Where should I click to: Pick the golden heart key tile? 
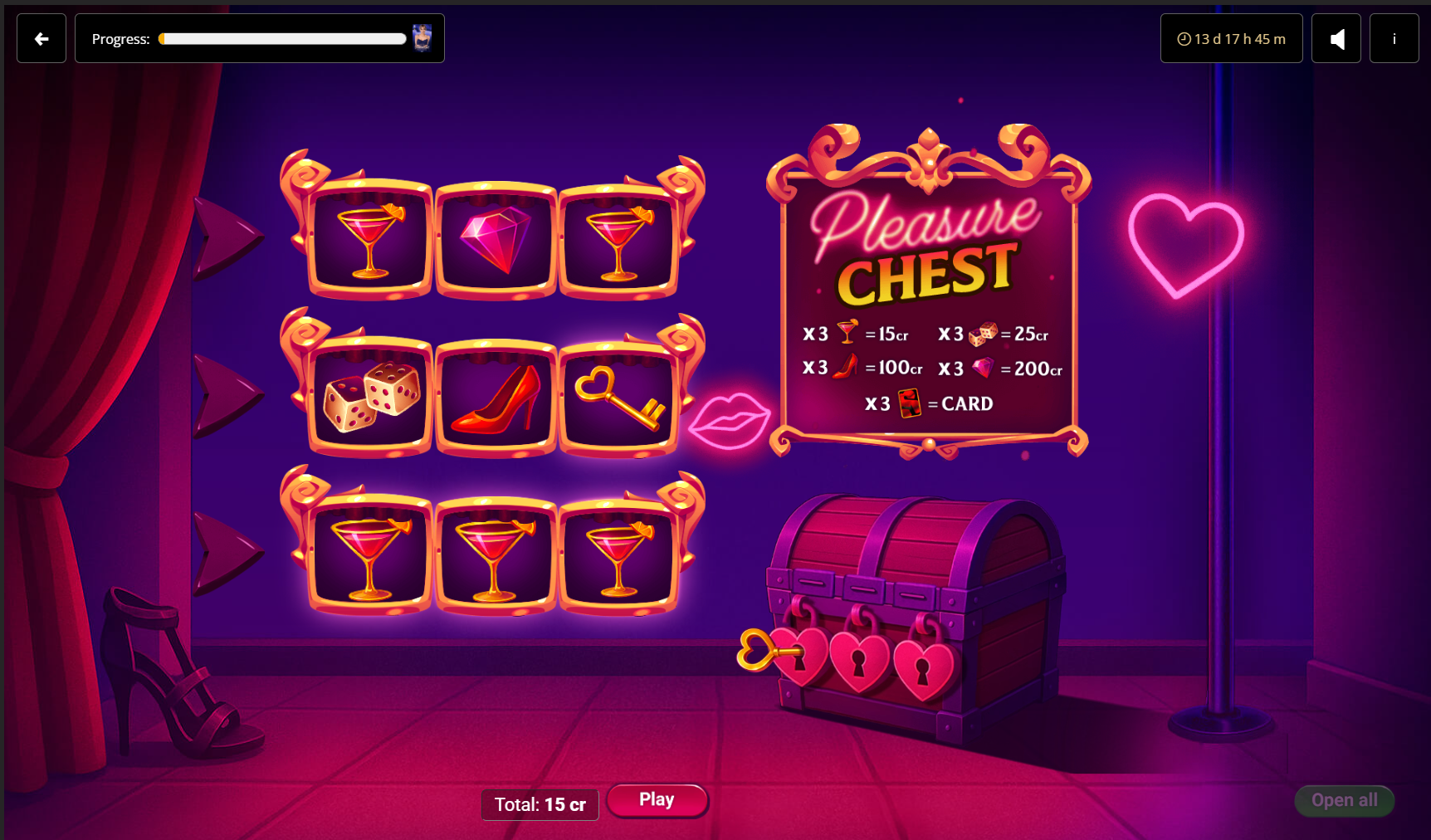click(x=619, y=398)
